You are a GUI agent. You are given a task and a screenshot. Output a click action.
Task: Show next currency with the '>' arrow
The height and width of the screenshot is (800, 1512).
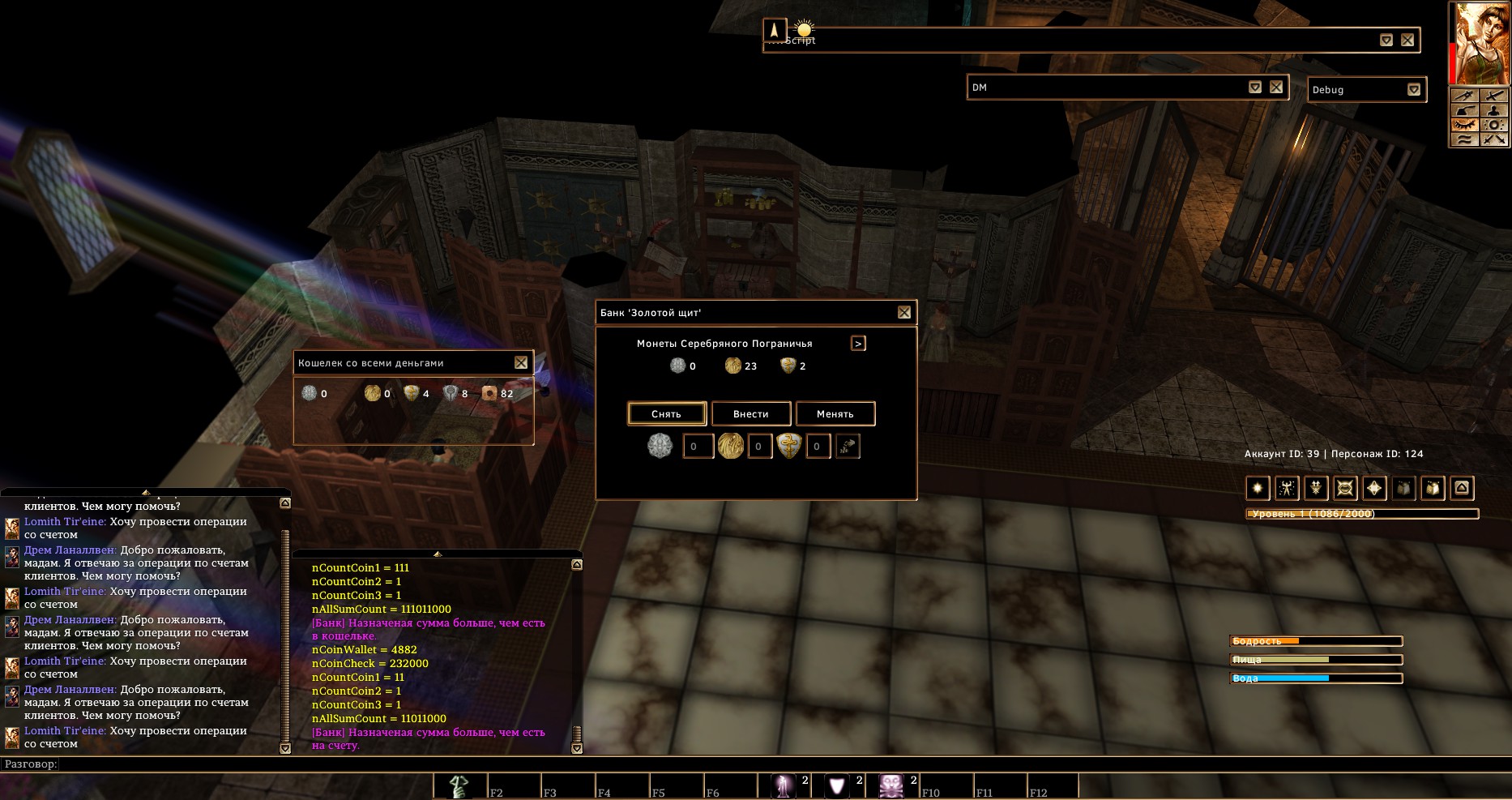pos(858,344)
